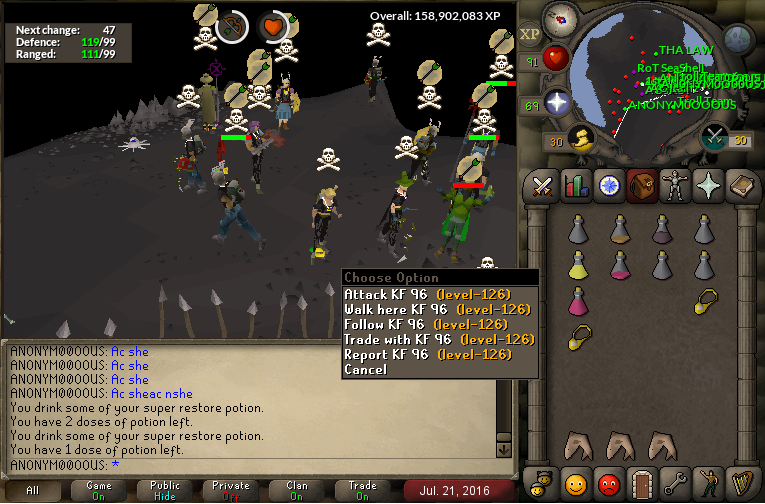The width and height of the screenshot is (765, 504).
Task: Switch to the Magic spellbook tab
Action: click(740, 185)
